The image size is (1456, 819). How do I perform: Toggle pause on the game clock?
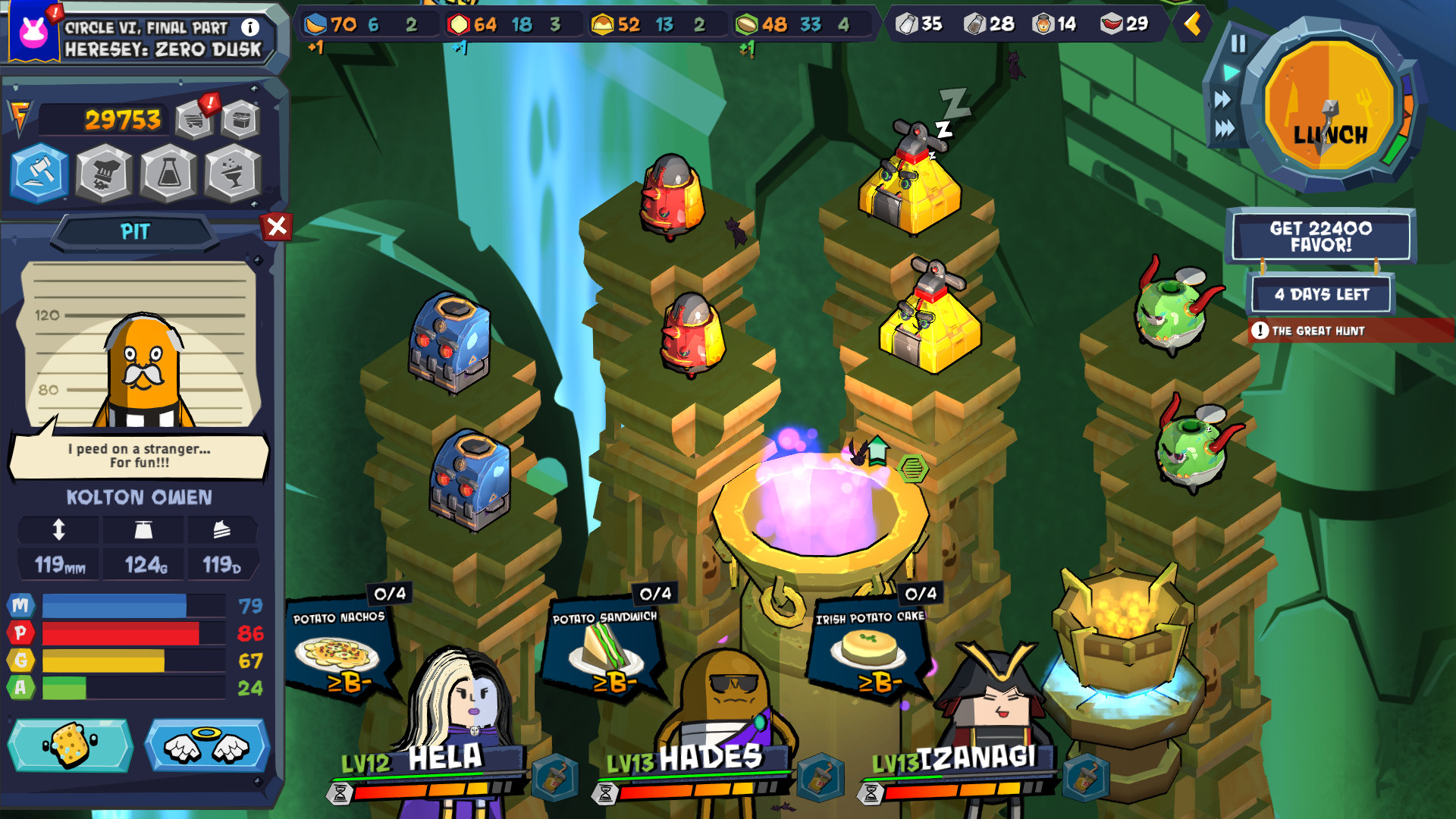pos(1239,43)
